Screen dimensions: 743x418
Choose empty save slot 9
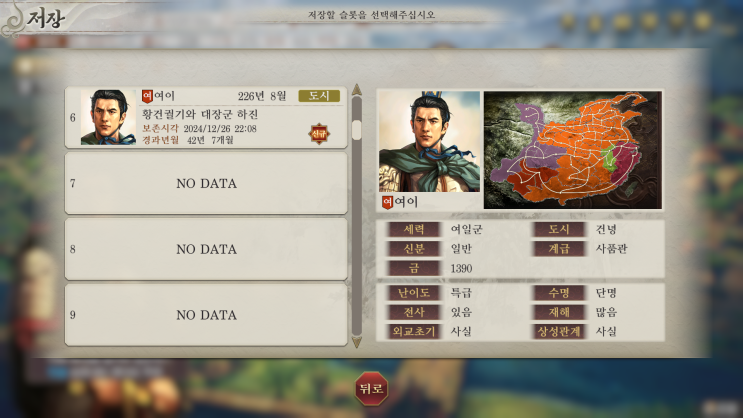[206, 315]
